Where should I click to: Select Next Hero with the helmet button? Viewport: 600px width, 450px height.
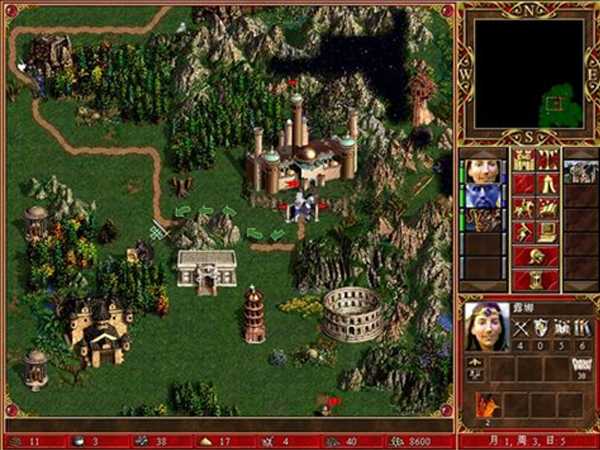coord(535,256)
